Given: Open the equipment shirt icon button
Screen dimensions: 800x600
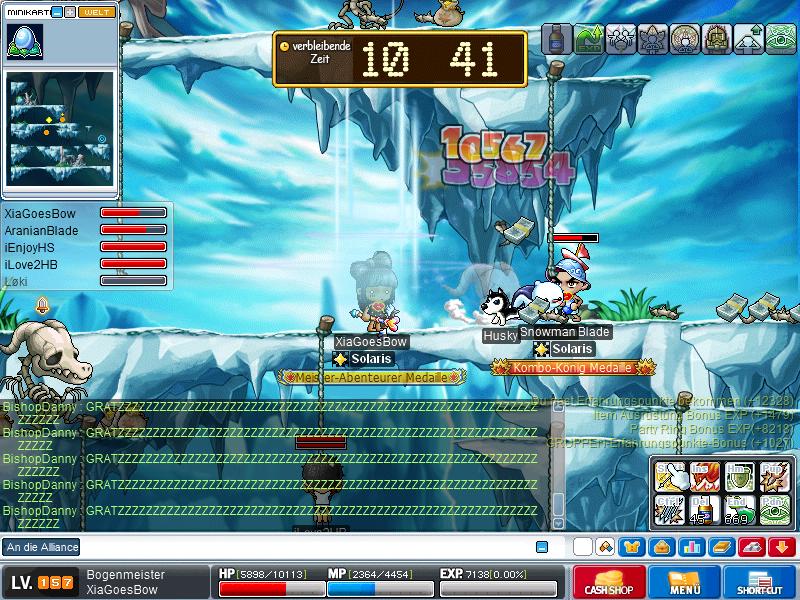Looking at the screenshot, I should (x=632, y=547).
